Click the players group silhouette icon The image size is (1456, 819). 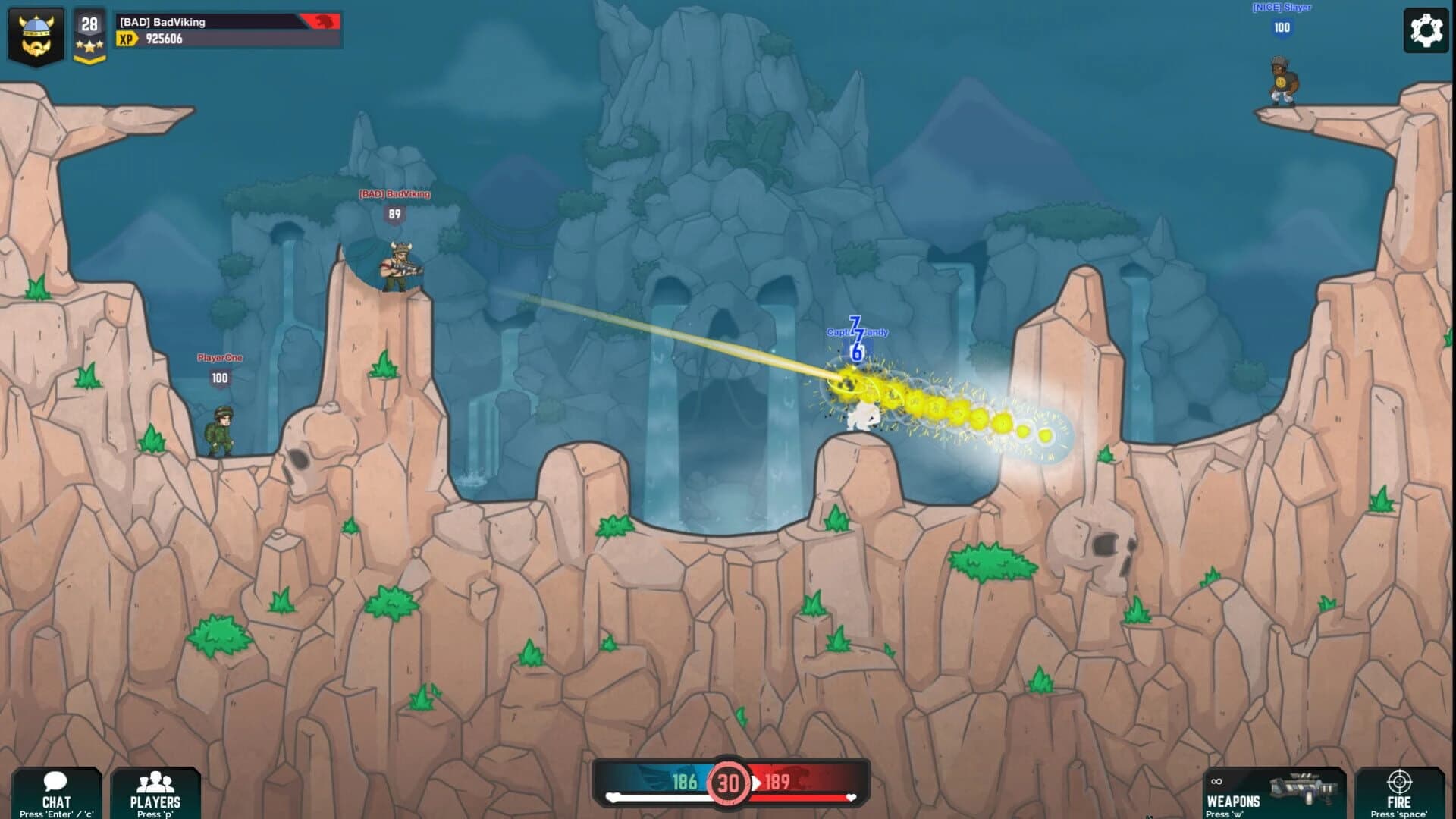pyautogui.click(x=157, y=783)
